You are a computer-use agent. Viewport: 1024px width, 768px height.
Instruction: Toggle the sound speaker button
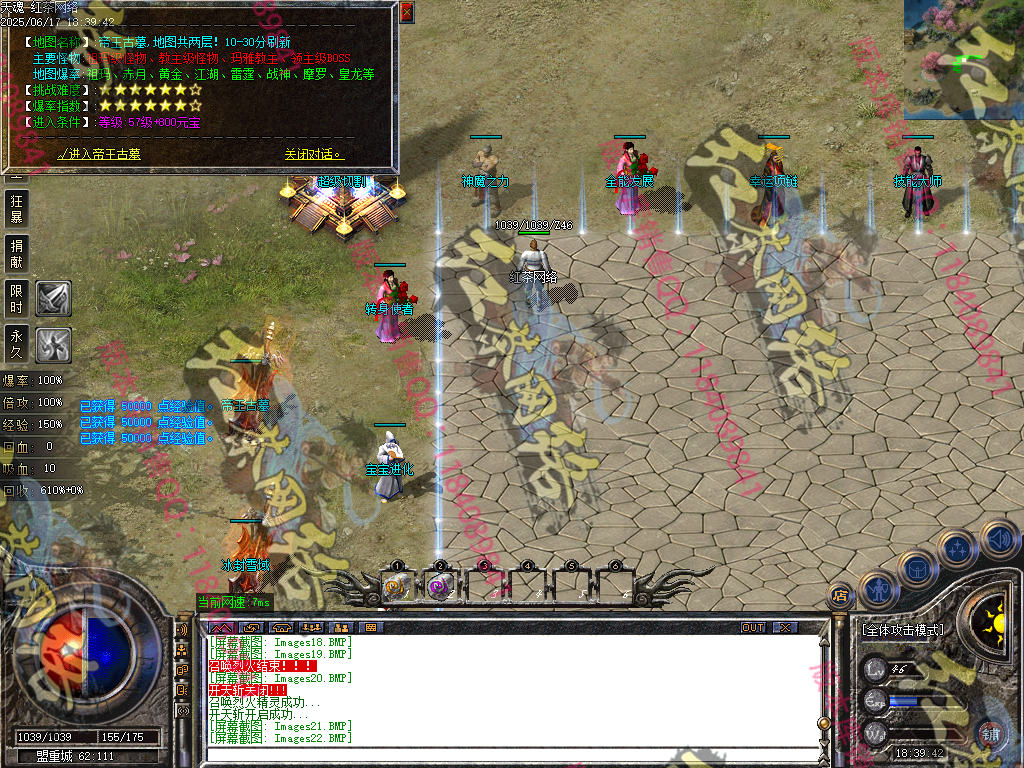pos(998,538)
